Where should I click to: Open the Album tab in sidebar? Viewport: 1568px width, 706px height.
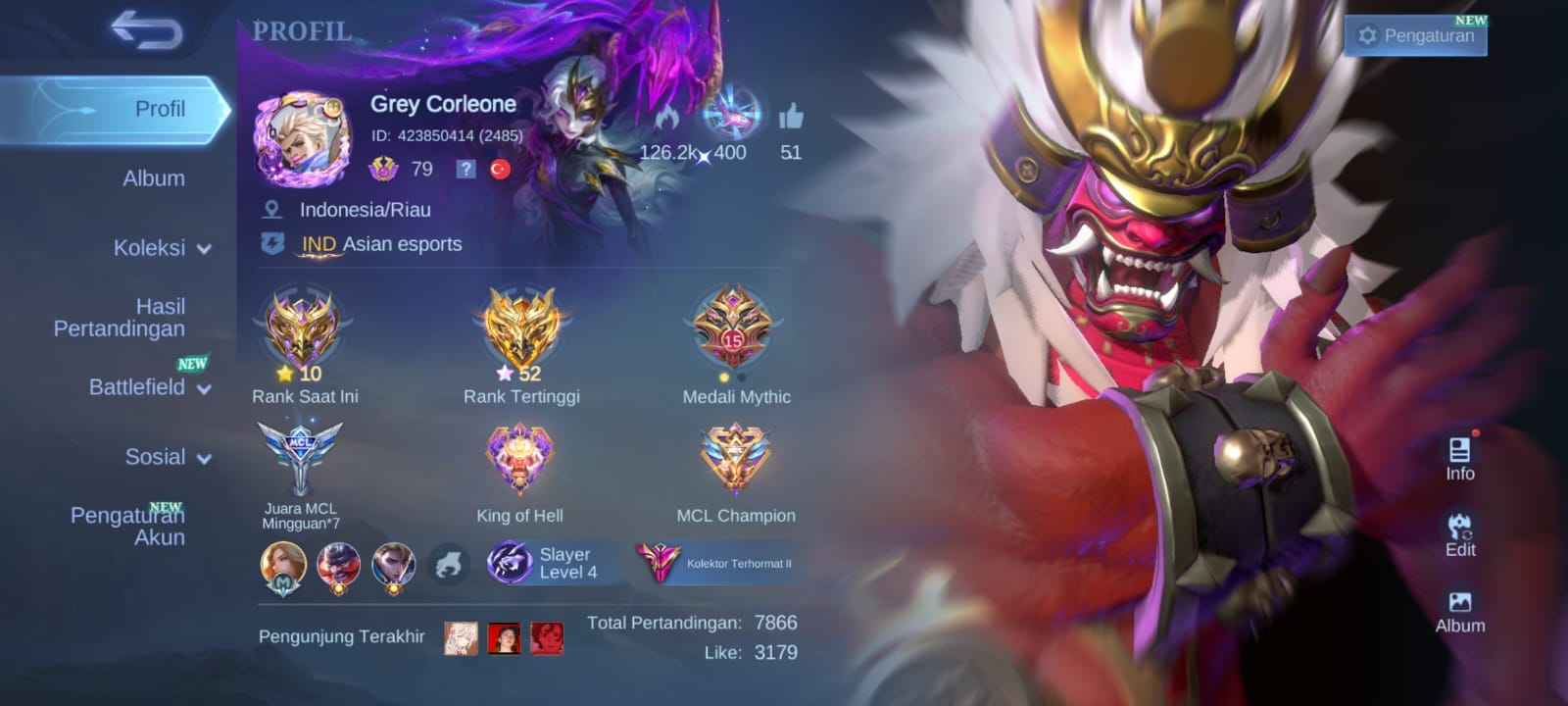coord(153,178)
